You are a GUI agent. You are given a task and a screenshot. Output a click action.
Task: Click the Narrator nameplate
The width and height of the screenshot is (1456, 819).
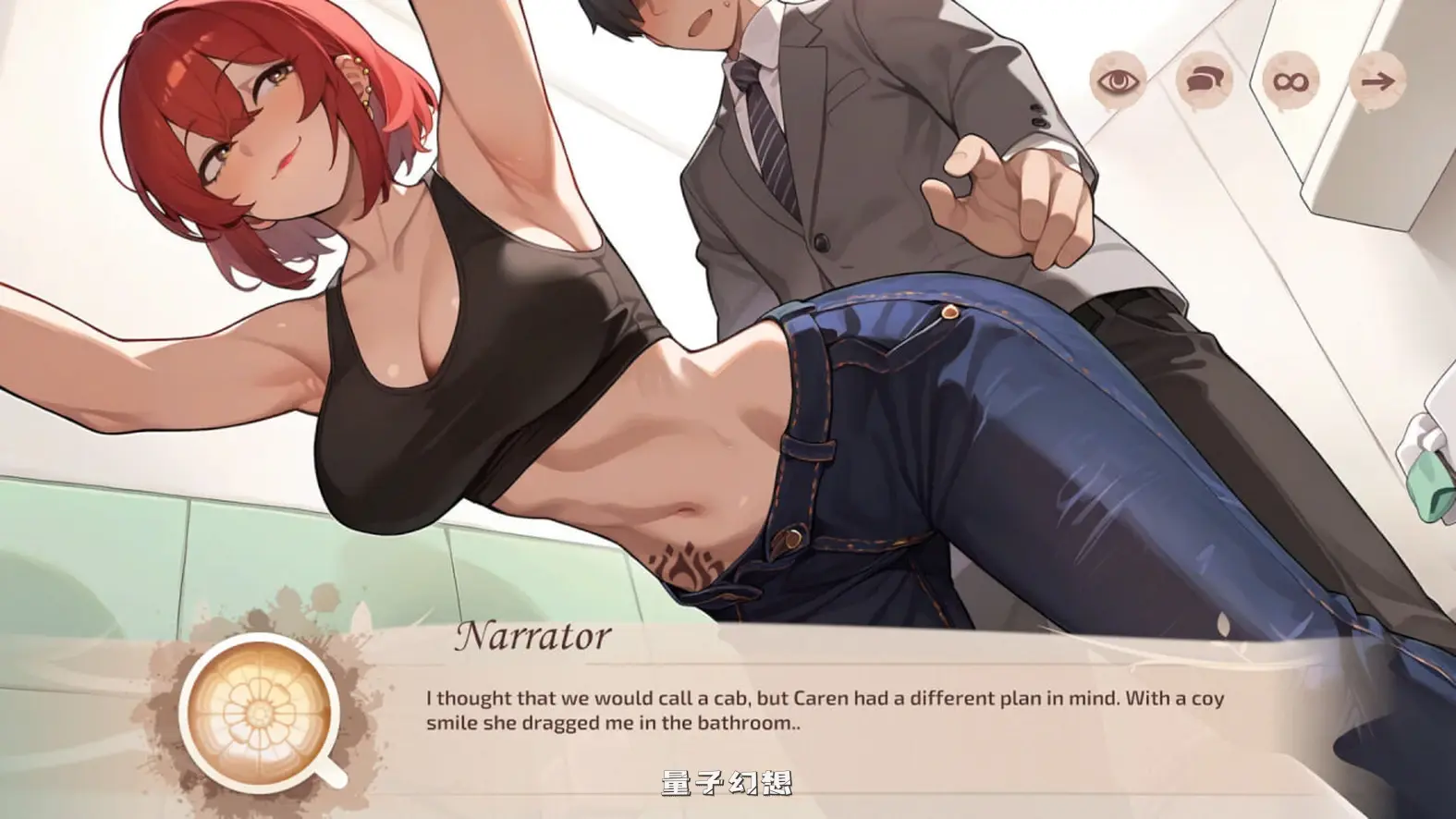(534, 635)
